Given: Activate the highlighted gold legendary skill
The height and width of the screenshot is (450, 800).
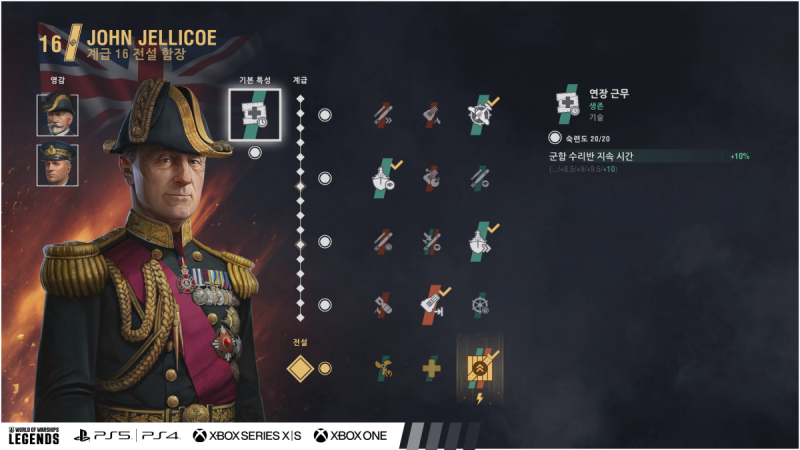Looking at the screenshot, I should pos(479,367).
